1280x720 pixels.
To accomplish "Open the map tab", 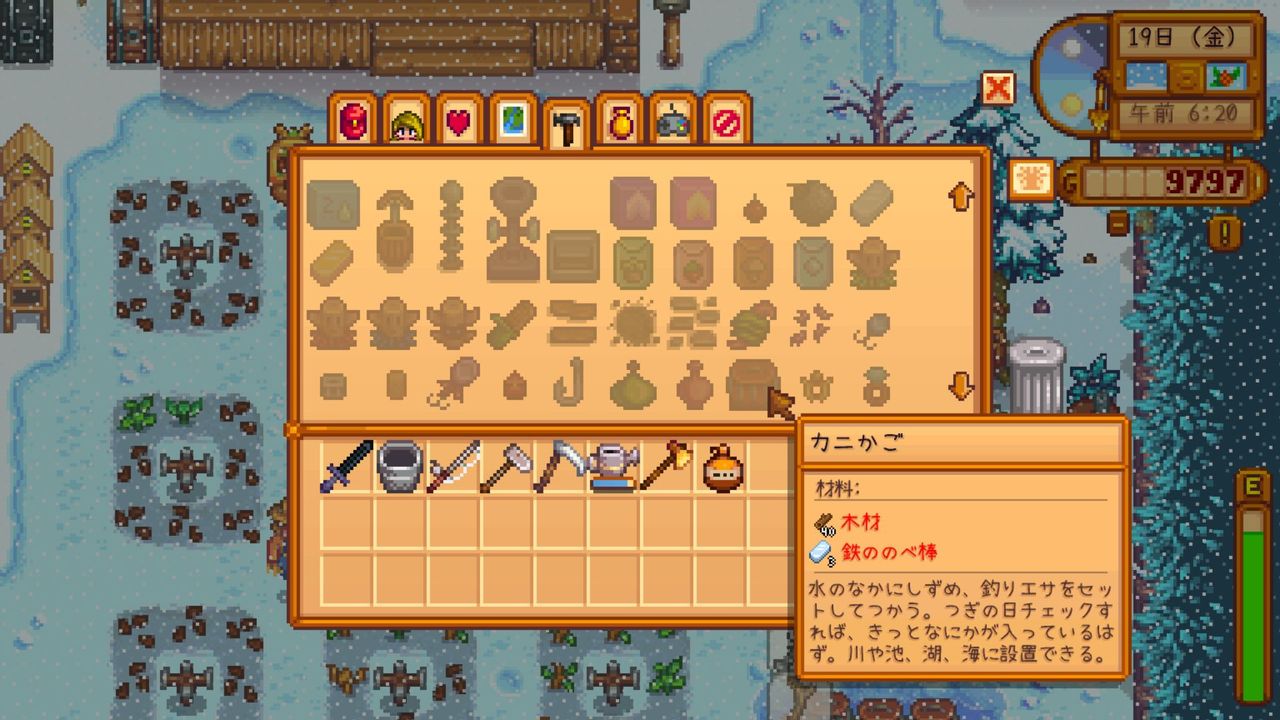I will click(511, 118).
